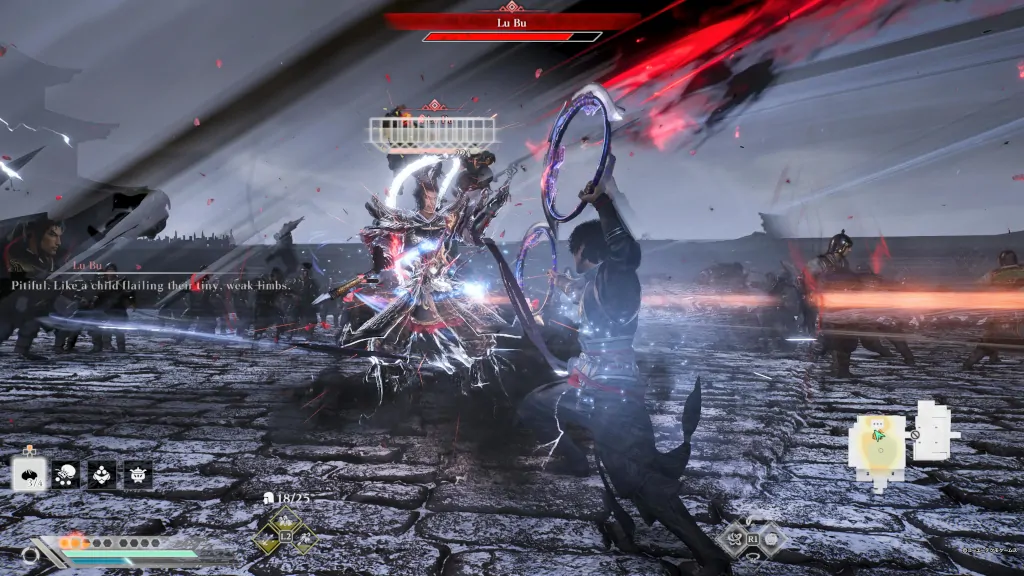Activate the top tactics diamond icon
Screen dimensions: 1024x576
(x=285, y=519)
